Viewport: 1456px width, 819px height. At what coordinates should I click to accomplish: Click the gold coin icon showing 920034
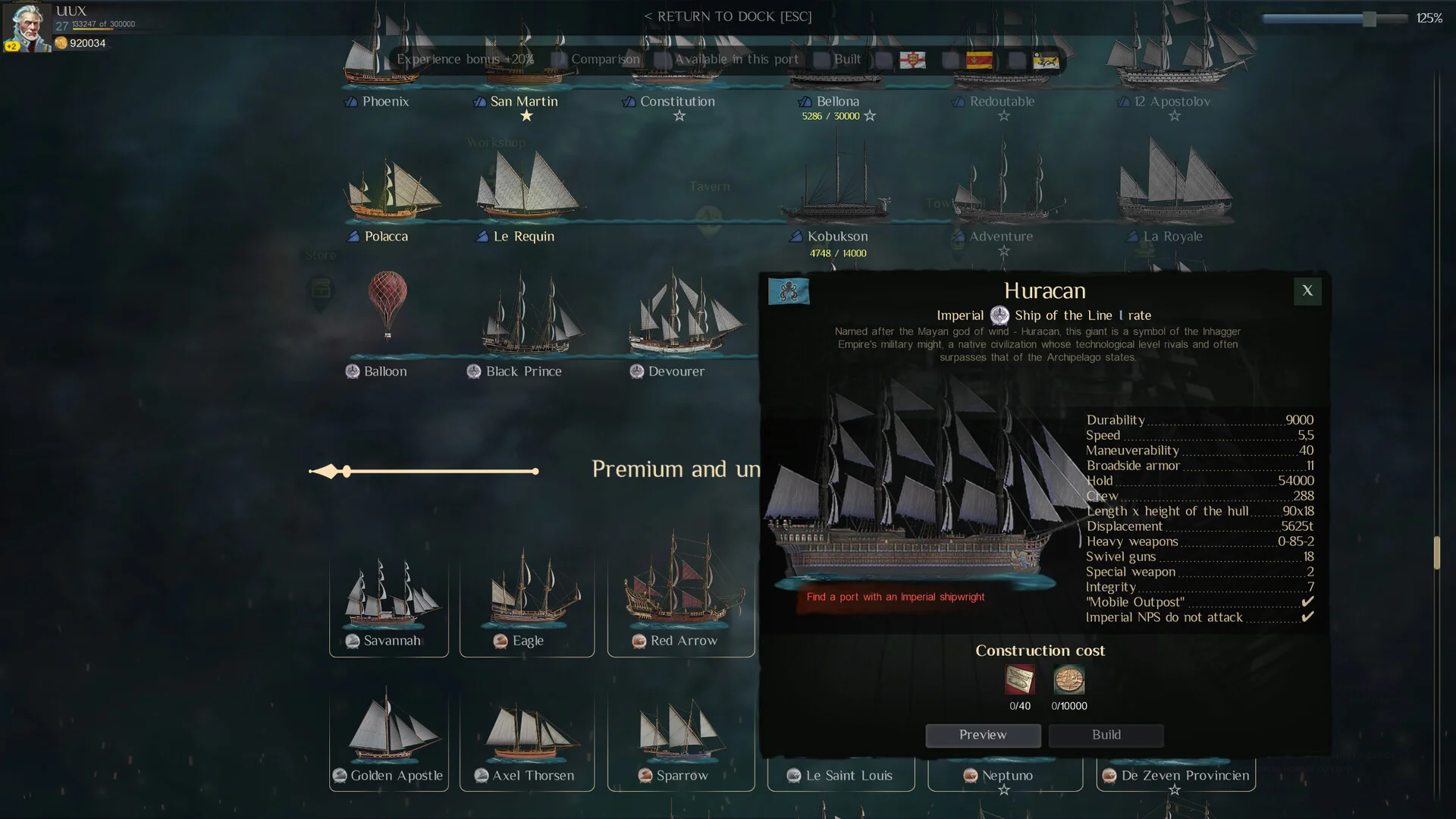[x=62, y=43]
